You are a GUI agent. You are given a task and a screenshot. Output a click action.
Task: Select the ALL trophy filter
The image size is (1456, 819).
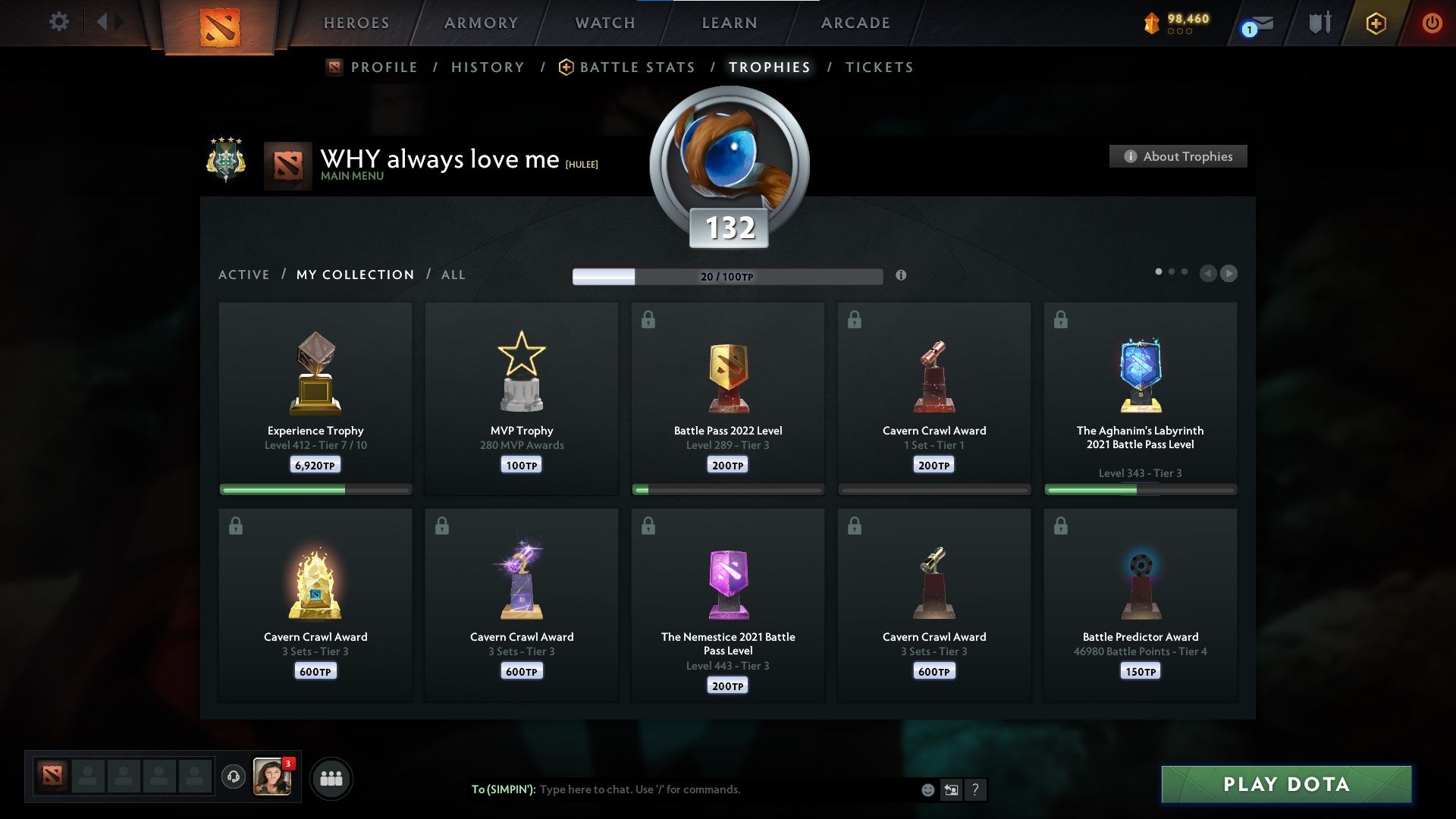coord(453,275)
